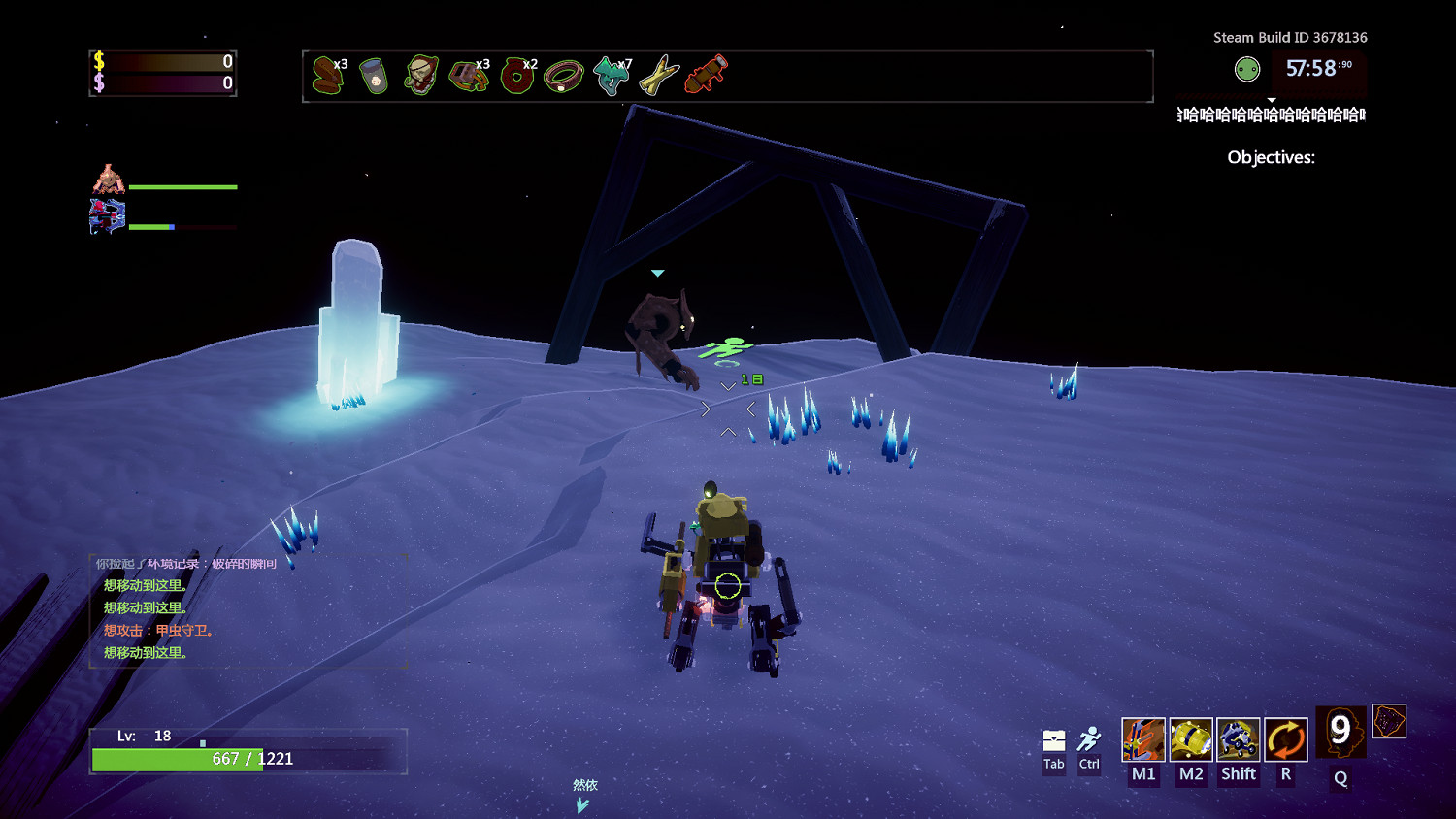Inspect the yellow wishbone item
Screen dimensions: 1456x819
(658, 76)
